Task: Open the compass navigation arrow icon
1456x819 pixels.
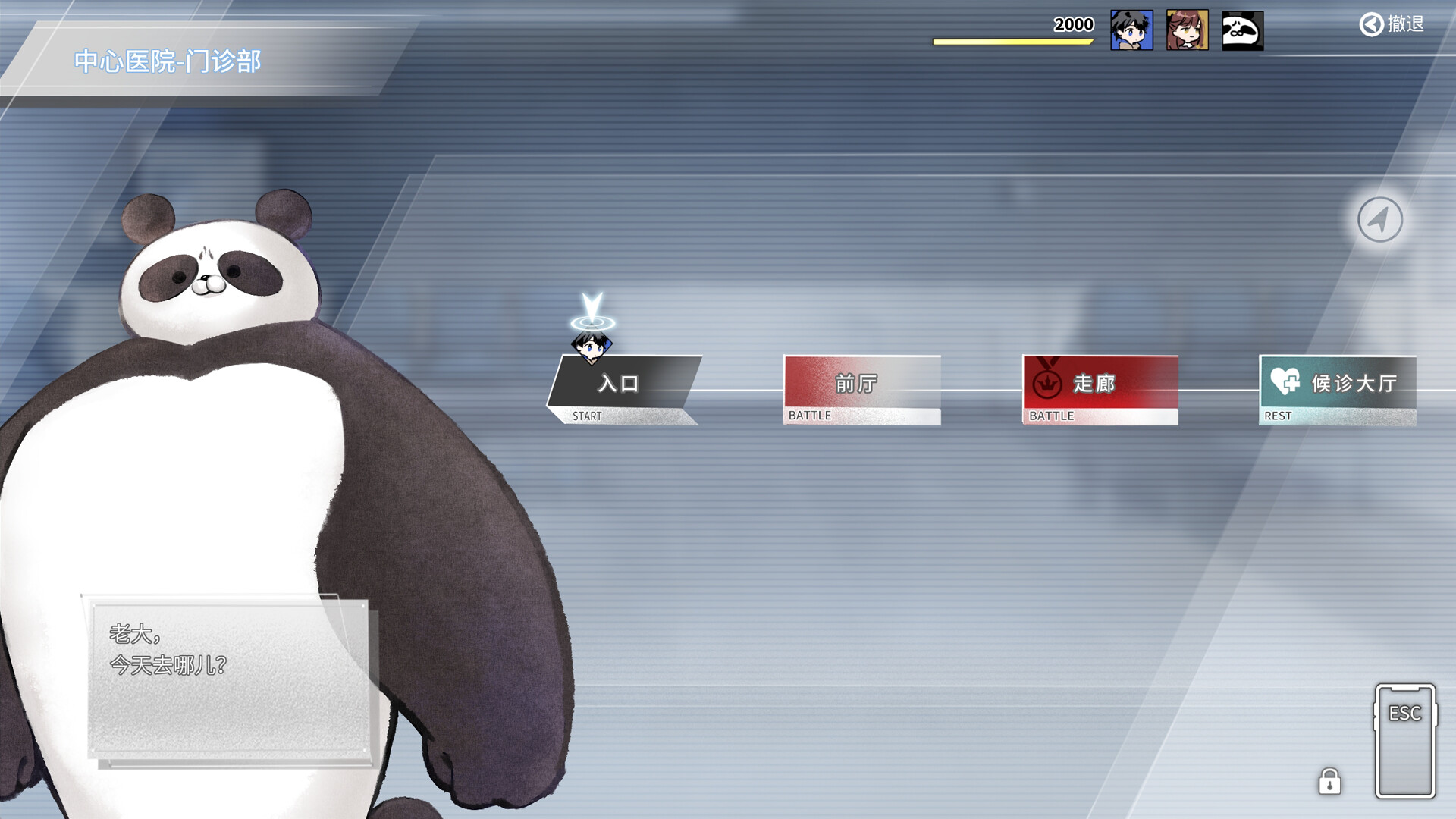Action: coord(1379,218)
